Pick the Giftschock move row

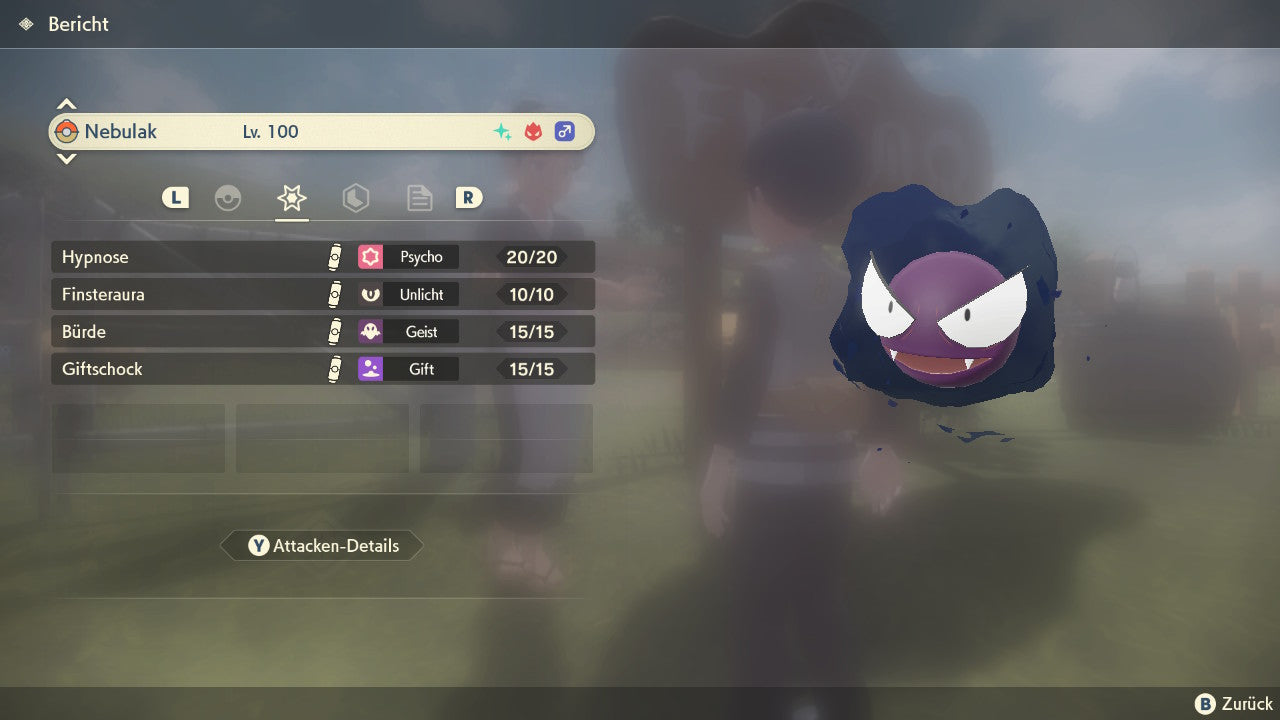(x=322, y=369)
